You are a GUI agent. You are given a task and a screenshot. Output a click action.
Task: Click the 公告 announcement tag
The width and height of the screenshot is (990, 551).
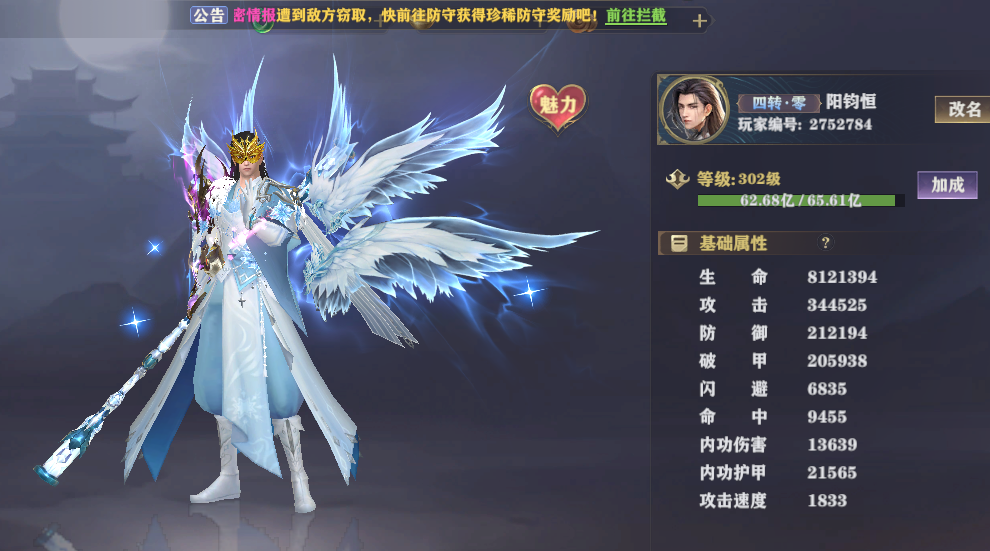tap(209, 16)
